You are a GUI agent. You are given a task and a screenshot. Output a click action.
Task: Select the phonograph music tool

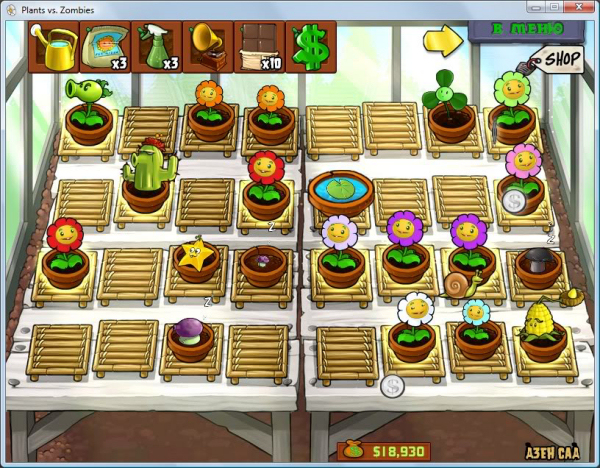pyautogui.click(x=208, y=47)
